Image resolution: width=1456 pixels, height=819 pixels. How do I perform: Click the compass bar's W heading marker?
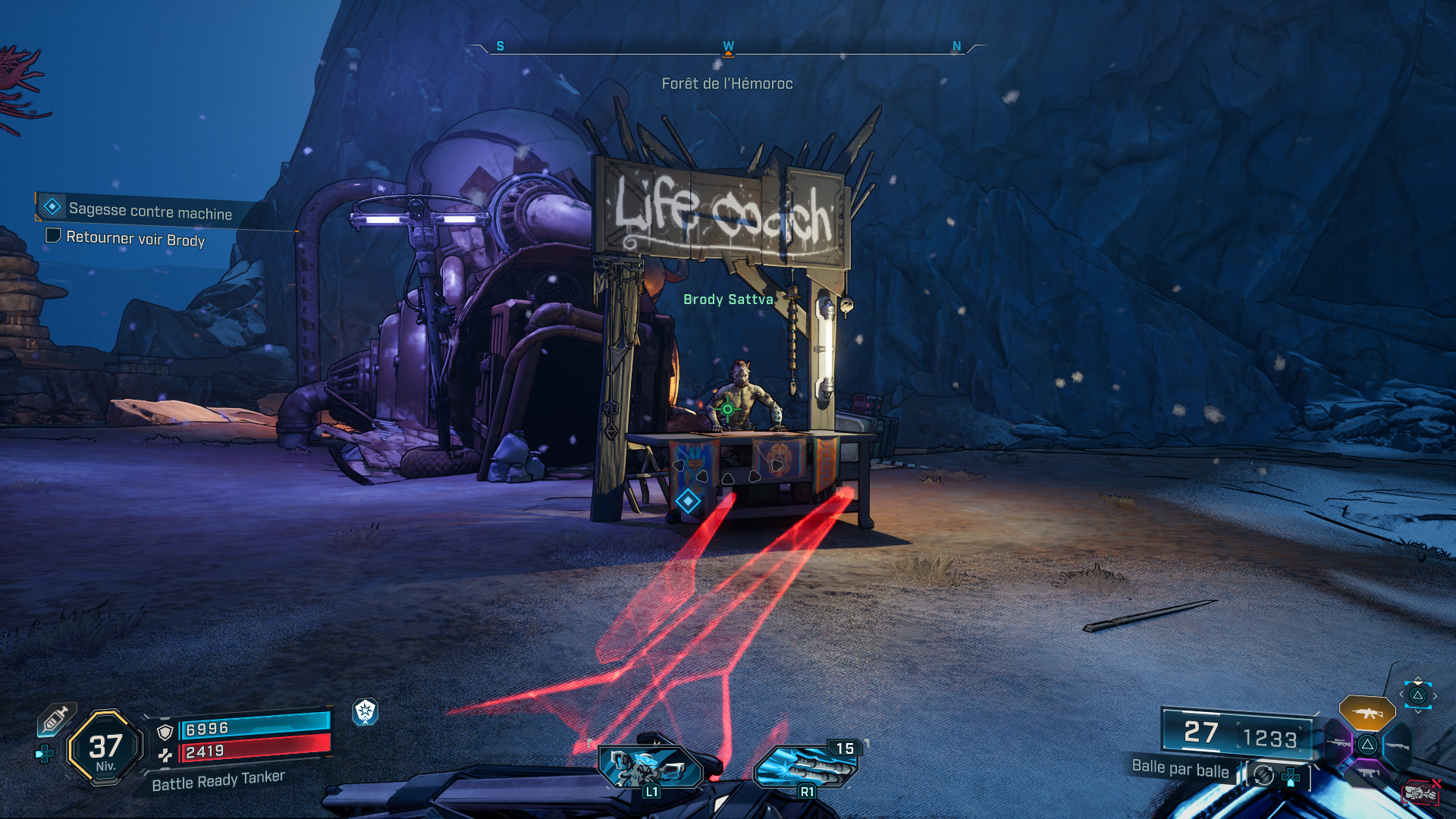click(x=728, y=47)
